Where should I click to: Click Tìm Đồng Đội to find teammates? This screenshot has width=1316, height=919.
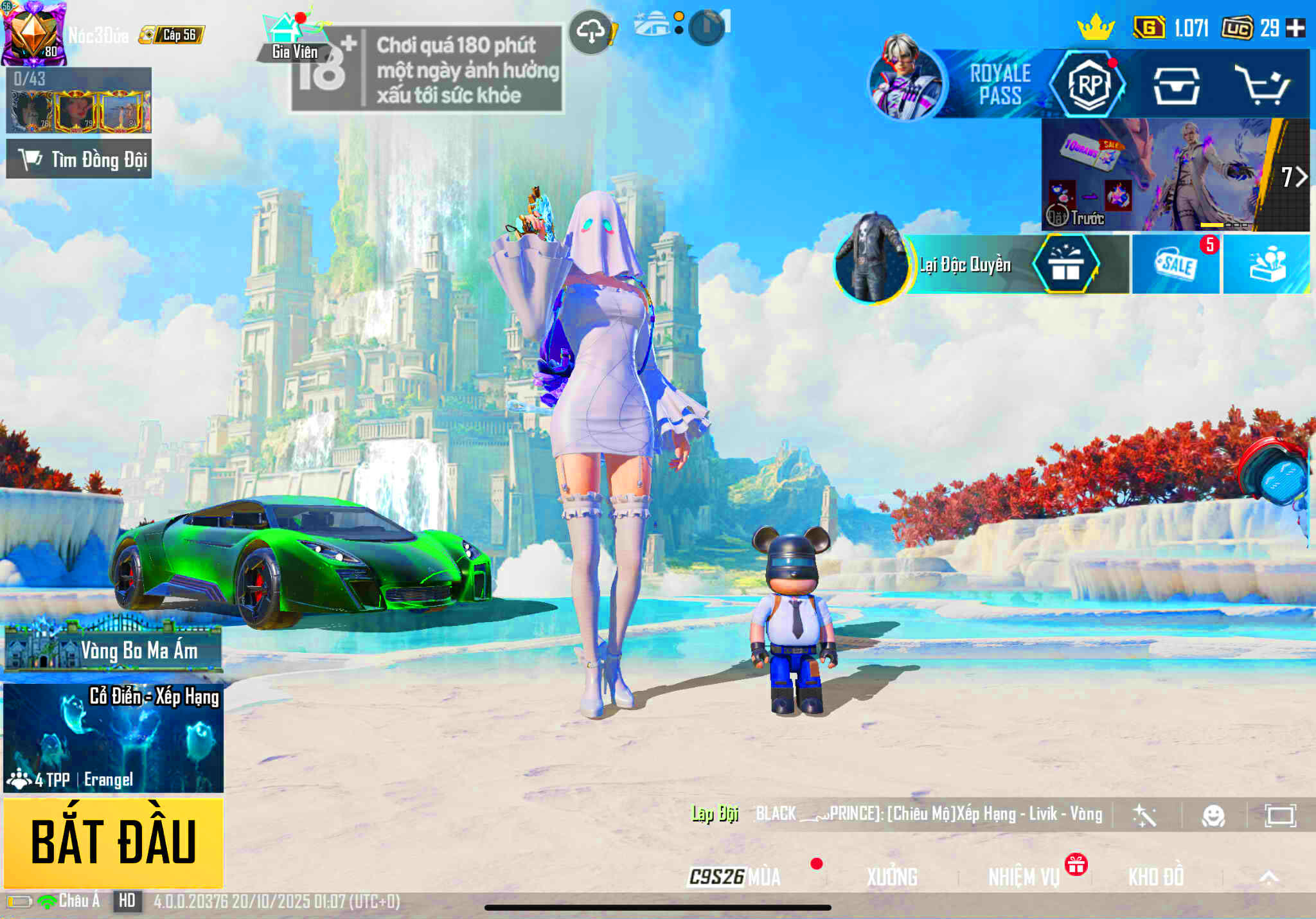coord(79,159)
